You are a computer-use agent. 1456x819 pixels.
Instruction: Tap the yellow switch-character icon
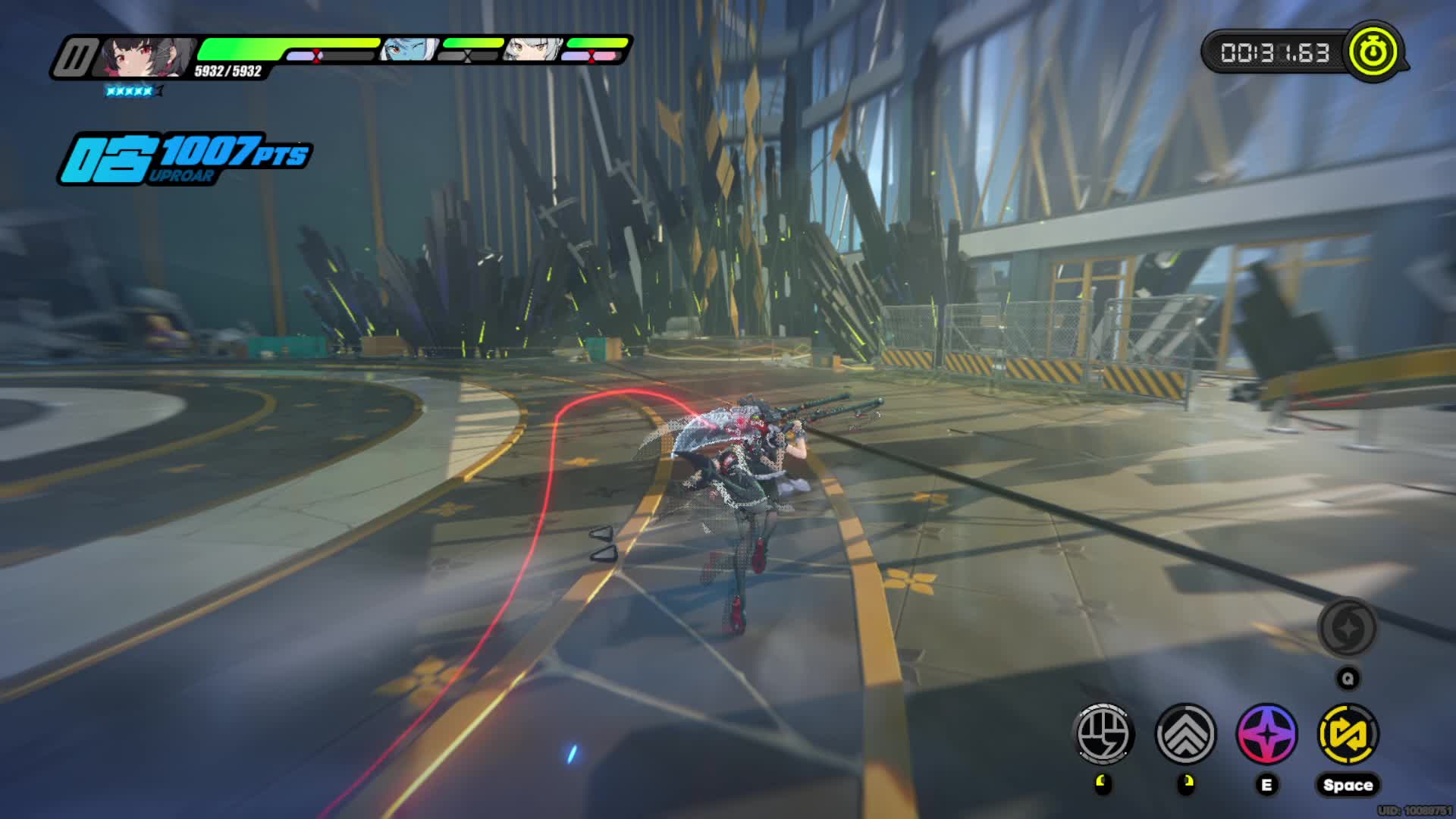point(1348,733)
